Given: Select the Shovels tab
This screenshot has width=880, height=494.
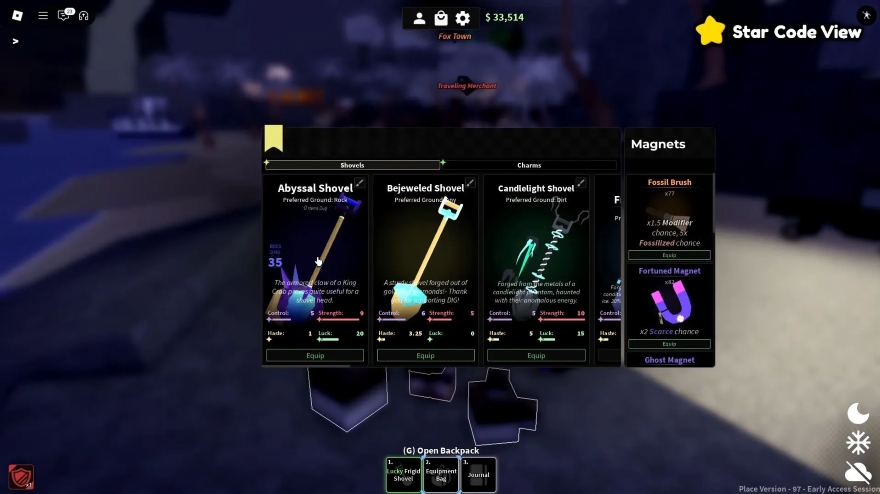Looking at the screenshot, I should click(x=352, y=165).
